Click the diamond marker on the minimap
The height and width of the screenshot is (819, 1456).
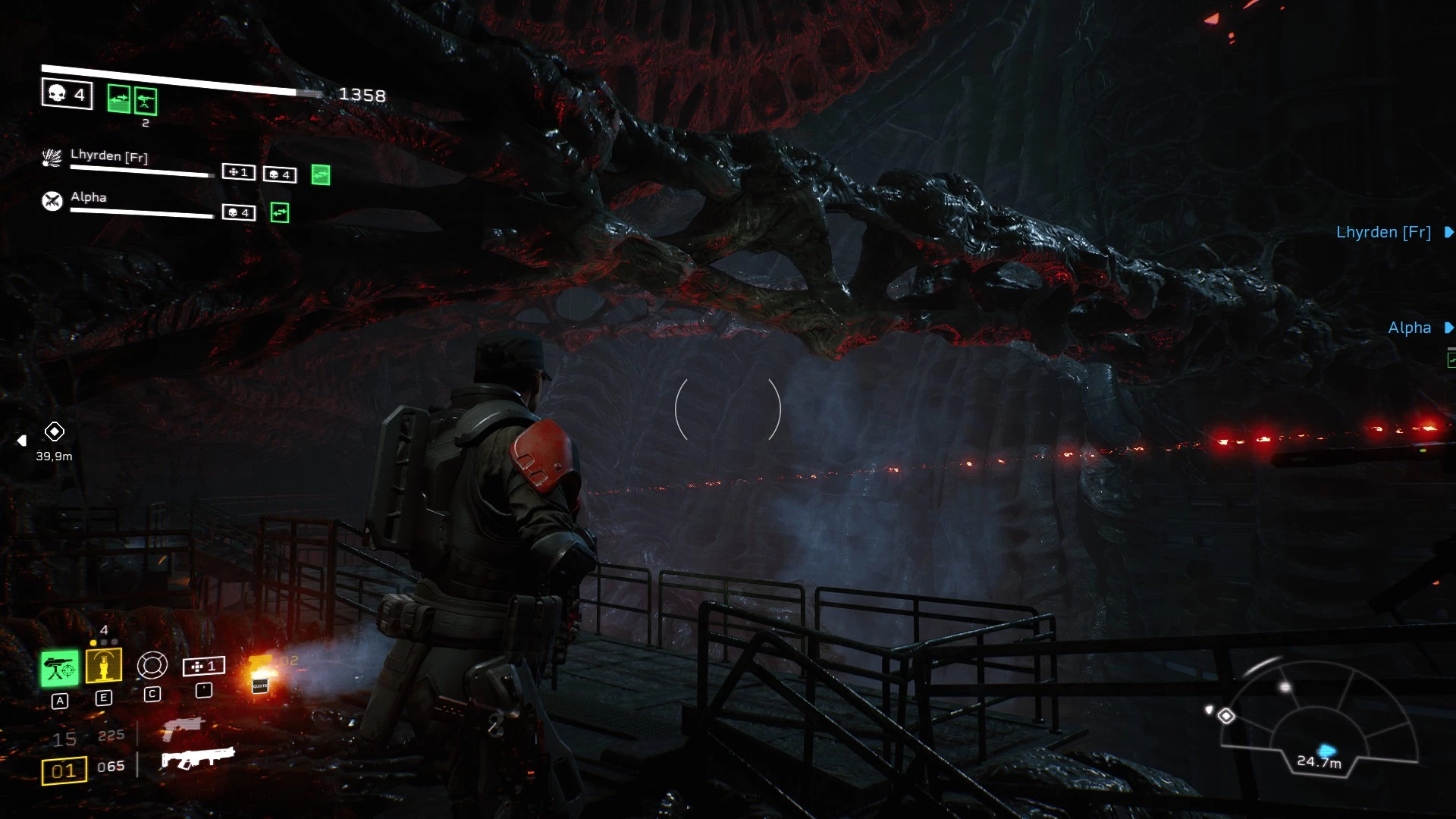[x=1226, y=716]
